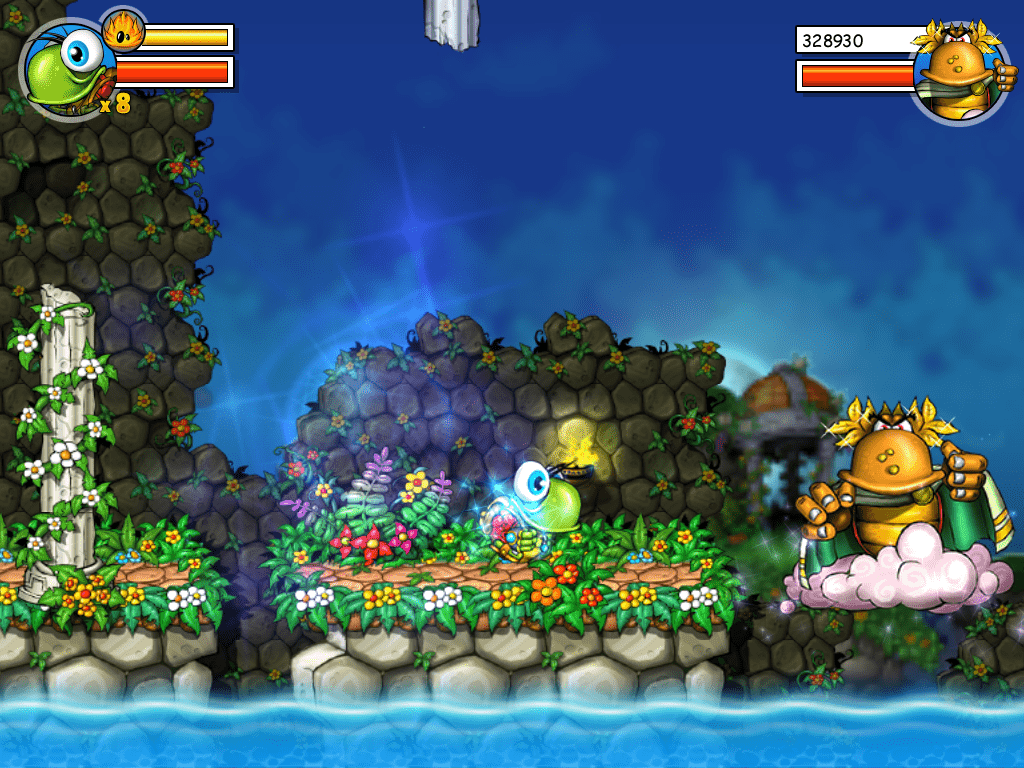Click the golden helmeted boss portrait
This screenshot has width=1024, height=768.
click(x=959, y=72)
